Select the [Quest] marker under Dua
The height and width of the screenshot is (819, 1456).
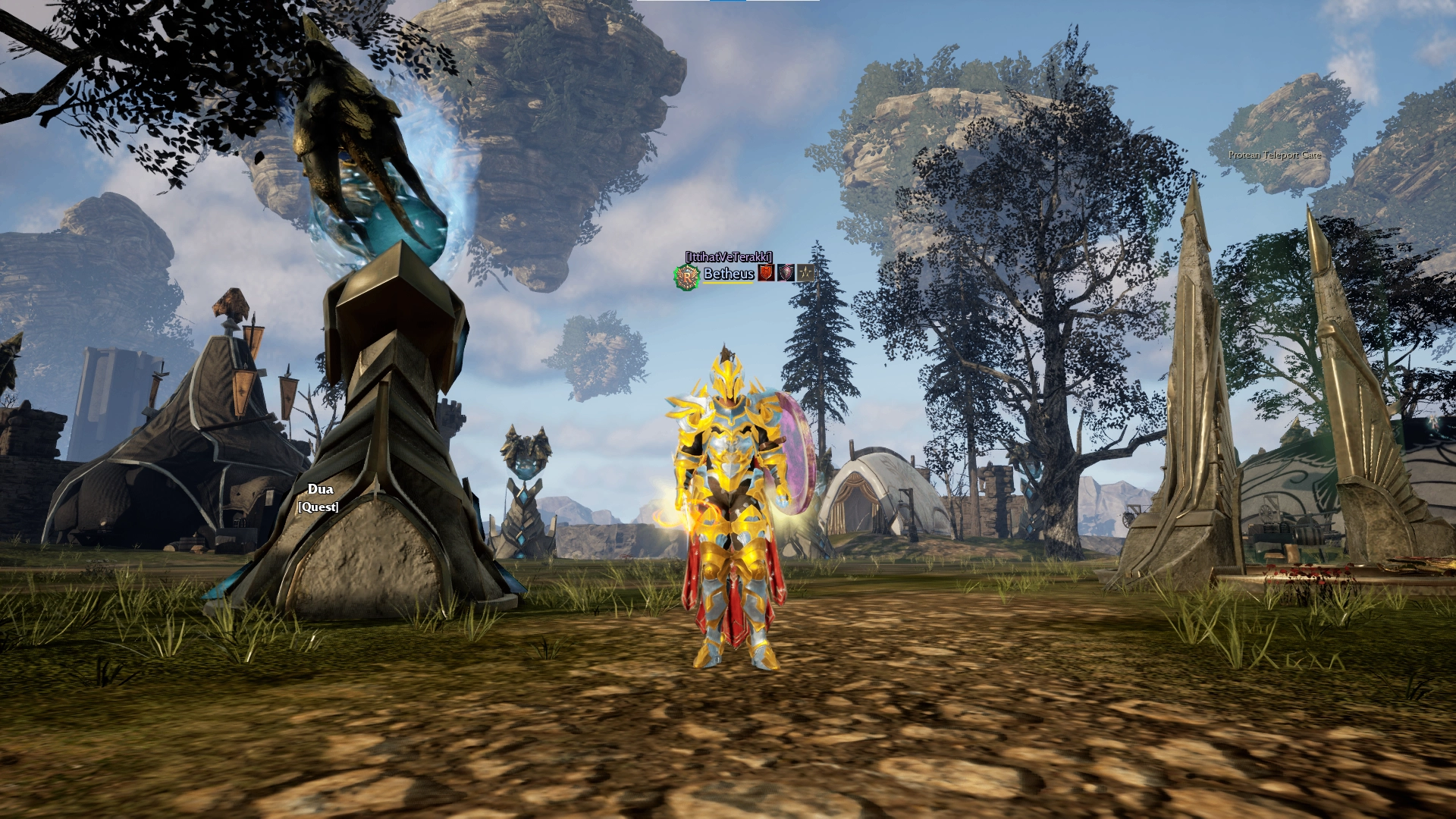(x=318, y=506)
